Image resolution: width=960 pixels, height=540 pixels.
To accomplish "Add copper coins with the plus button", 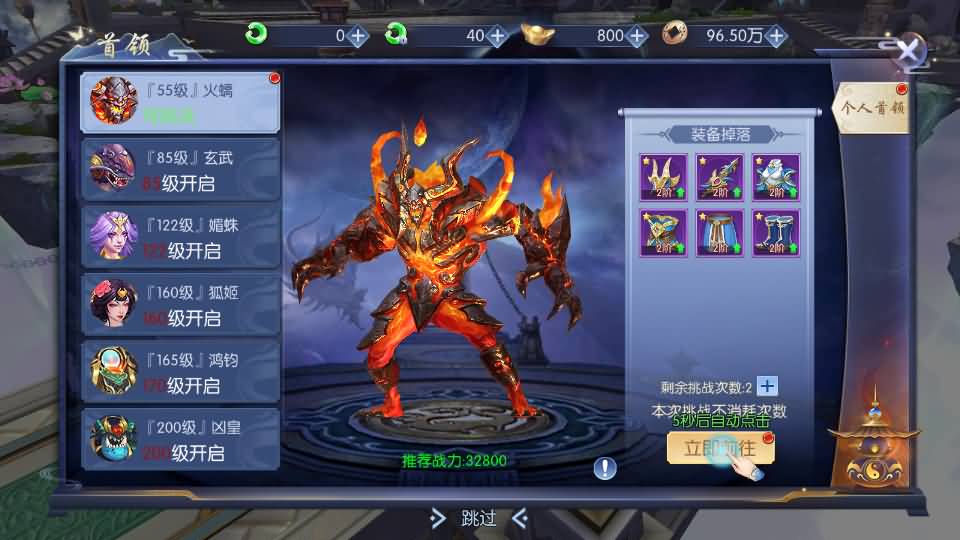I will (776, 36).
